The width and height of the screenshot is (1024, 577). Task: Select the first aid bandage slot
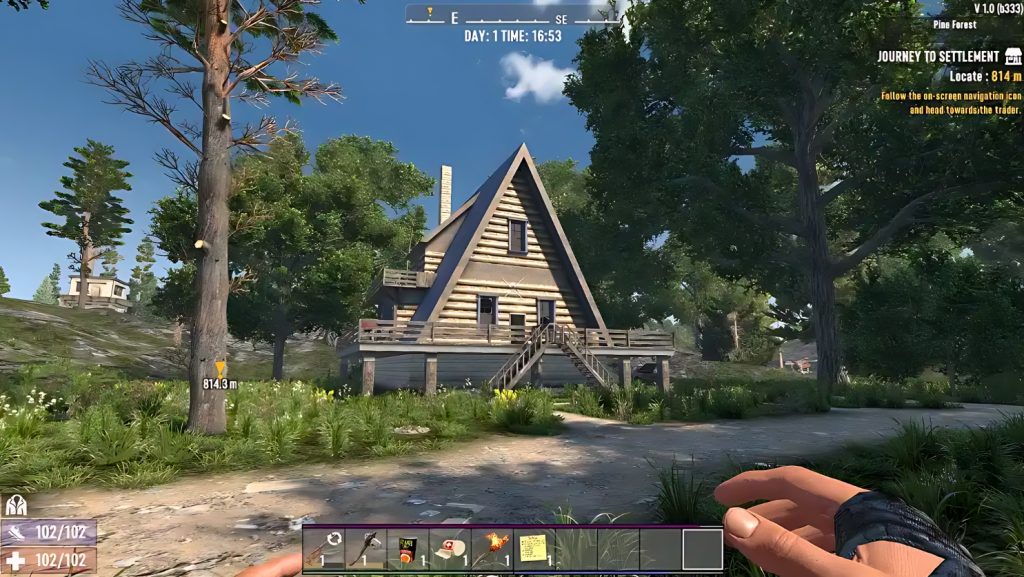pyautogui.click(x=450, y=549)
